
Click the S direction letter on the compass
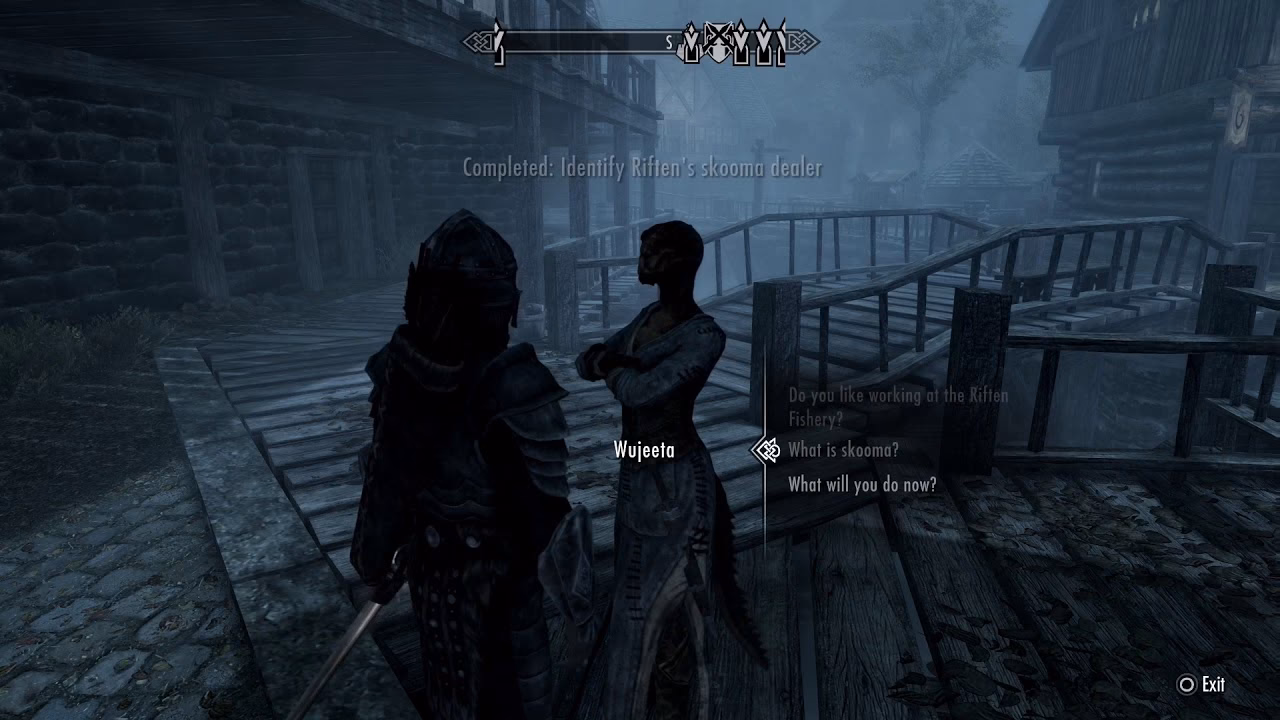point(668,40)
